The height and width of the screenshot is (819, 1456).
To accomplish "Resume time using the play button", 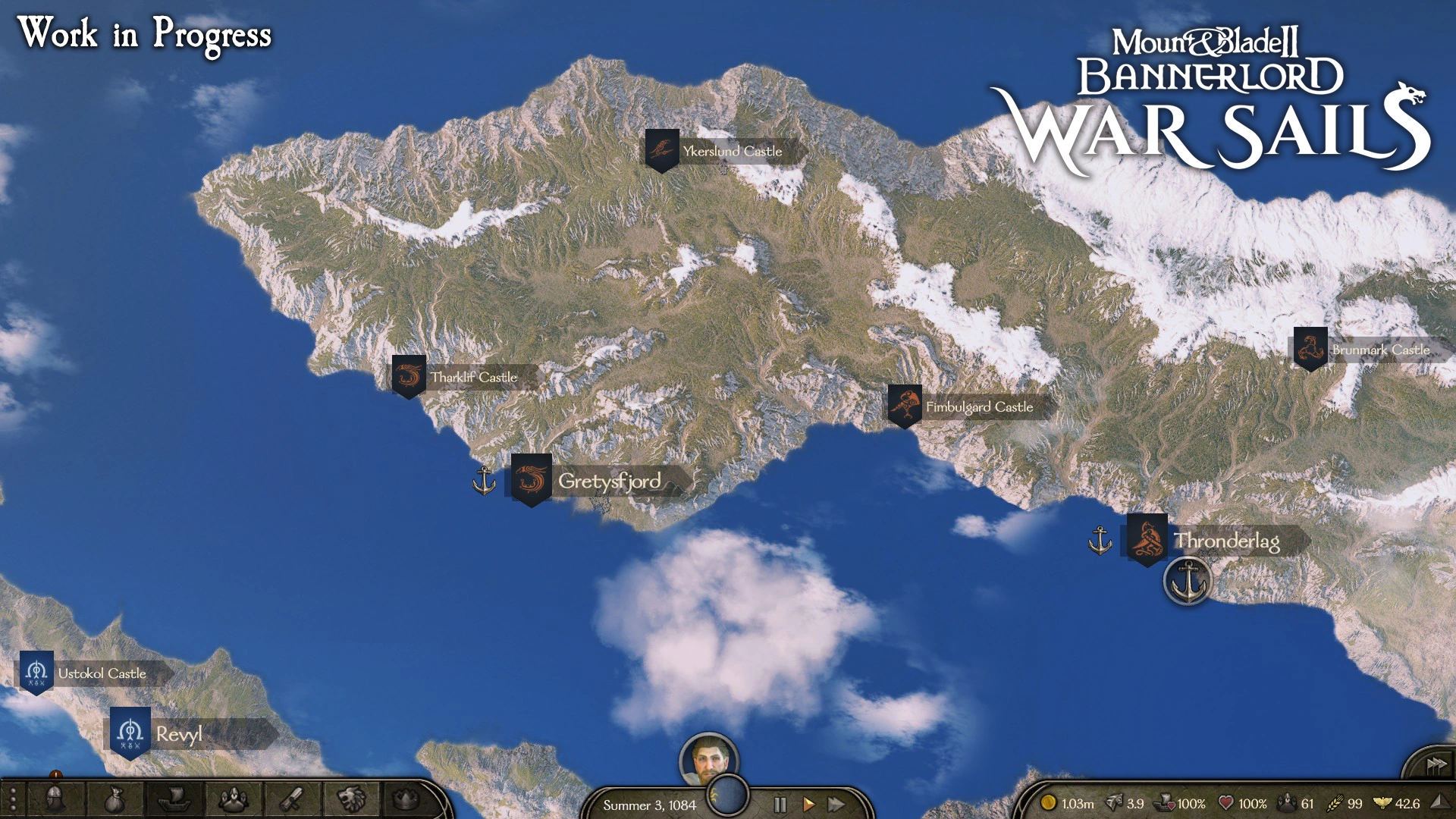I will (x=808, y=805).
